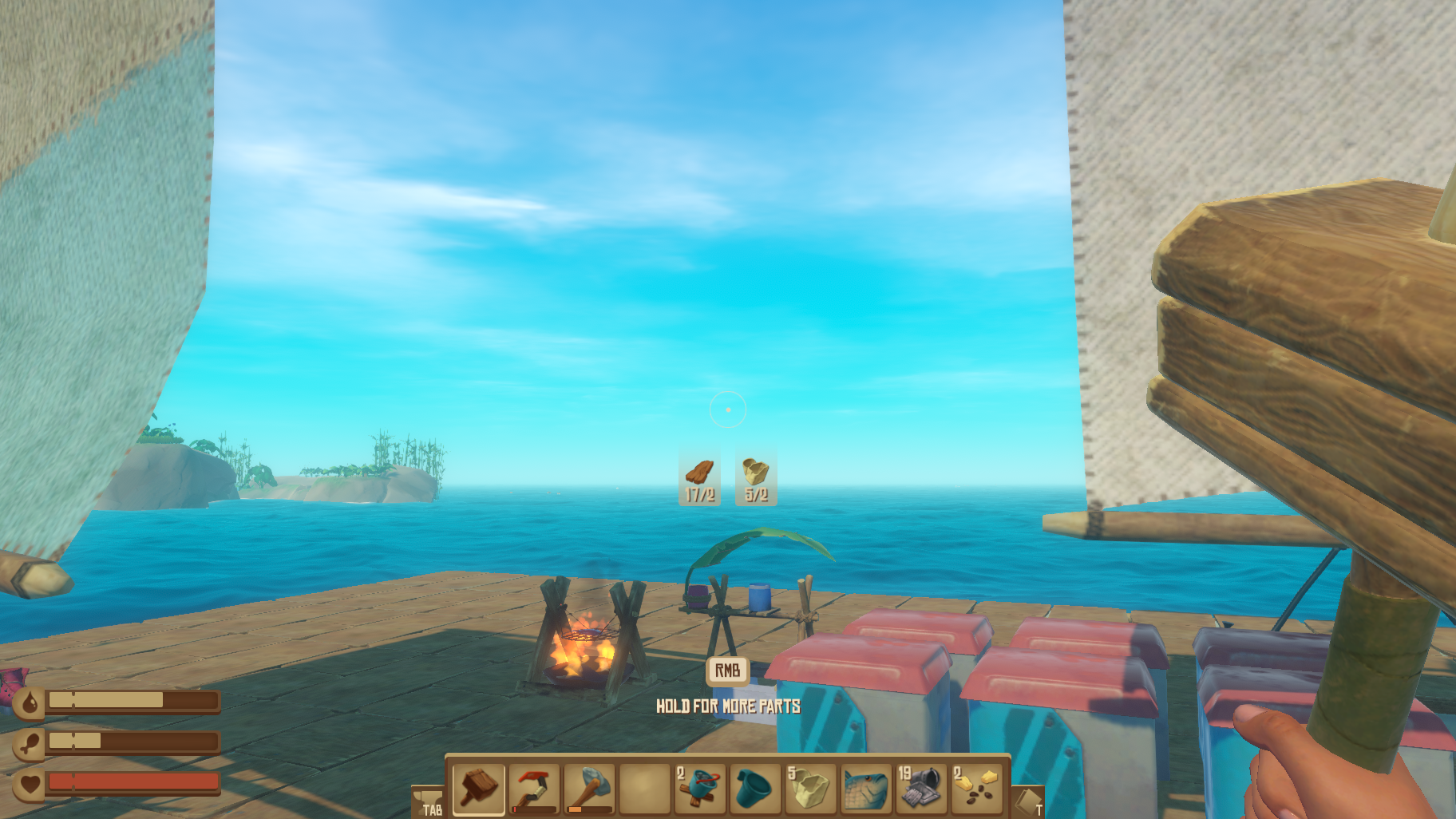Expand more building parts via the RMB prompt
The image size is (1456, 819).
point(728,670)
